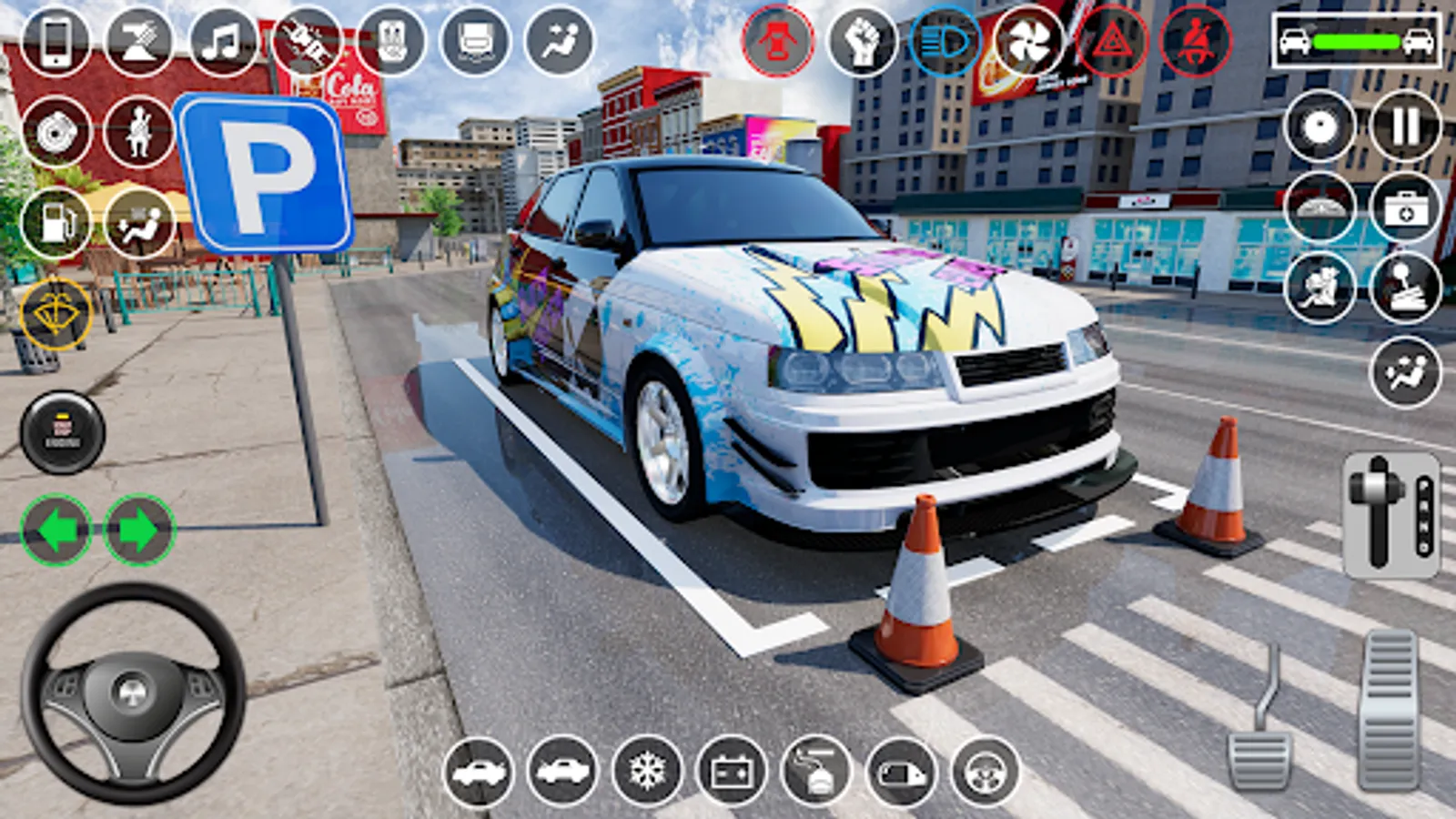Toggle the red seatbelt icon
The width and height of the screenshot is (1456, 819).
pos(1197,42)
